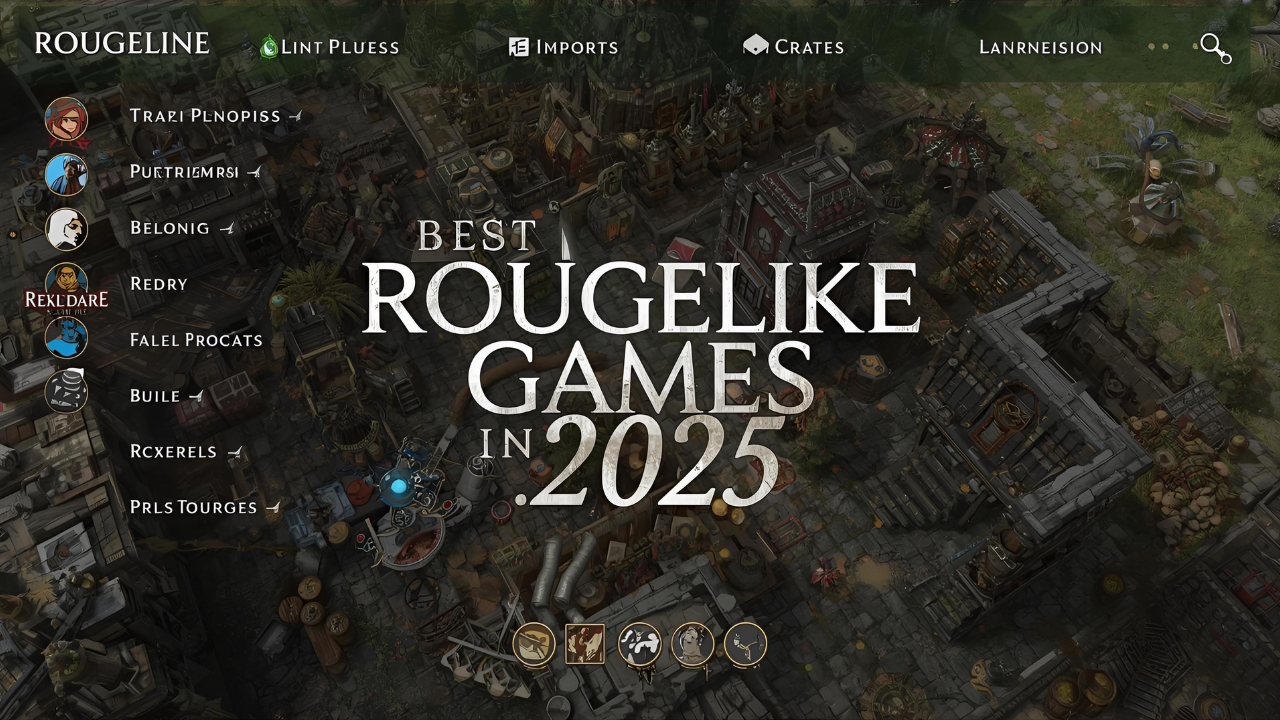Click the two-dot indicator near the search icon
Image resolution: width=1280 pixels, height=720 pixels.
[1158, 46]
